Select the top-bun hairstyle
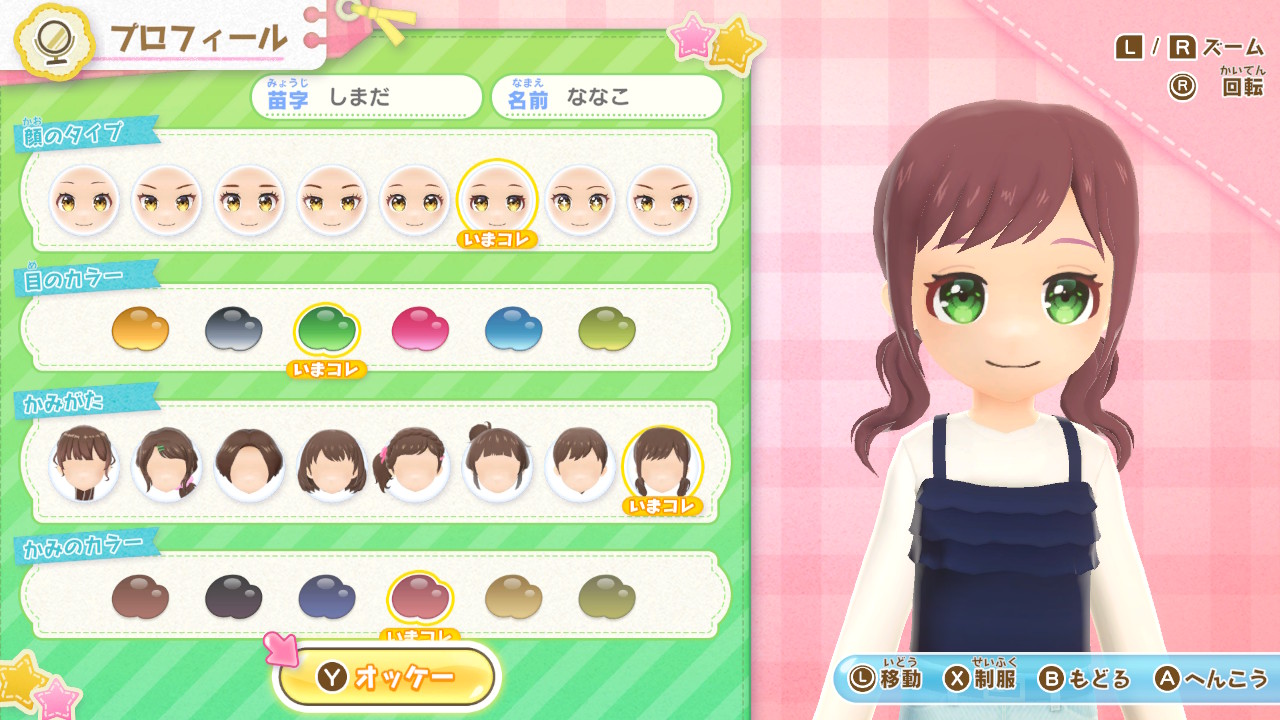The width and height of the screenshot is (1280, 720). (497, 464)
